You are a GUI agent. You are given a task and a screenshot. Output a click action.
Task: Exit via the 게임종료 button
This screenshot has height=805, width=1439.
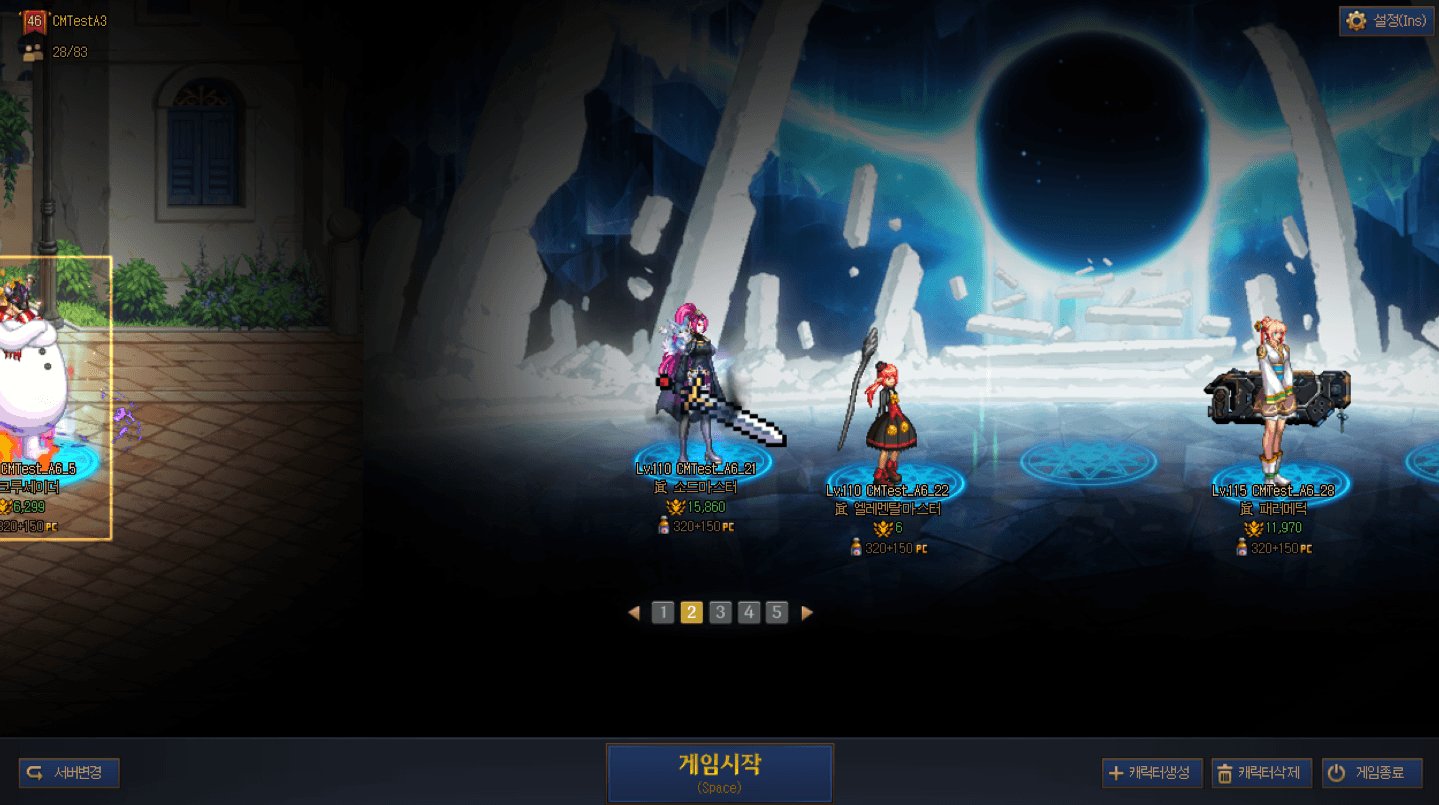(x=1371, y=773)
